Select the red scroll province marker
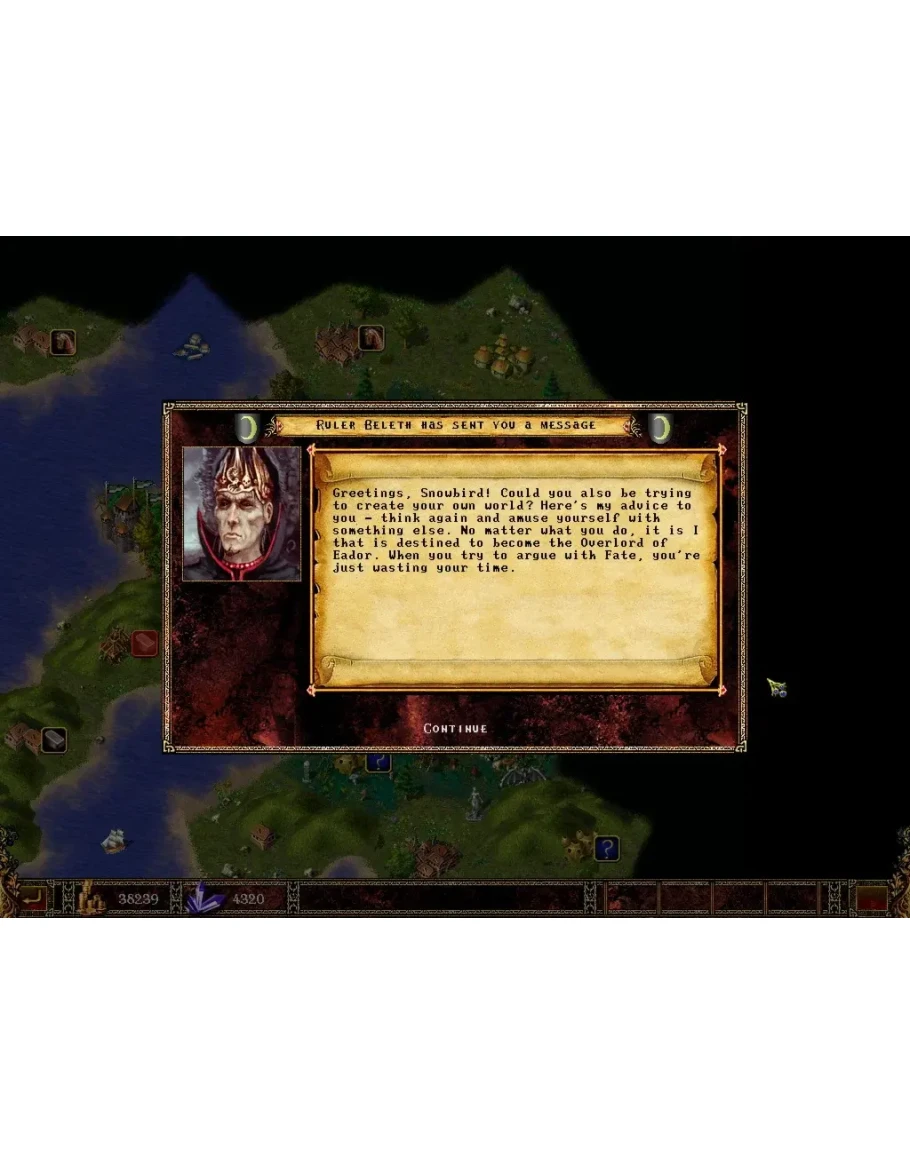910x1155 pixels. pyautogui.click(x=145, y=642)
